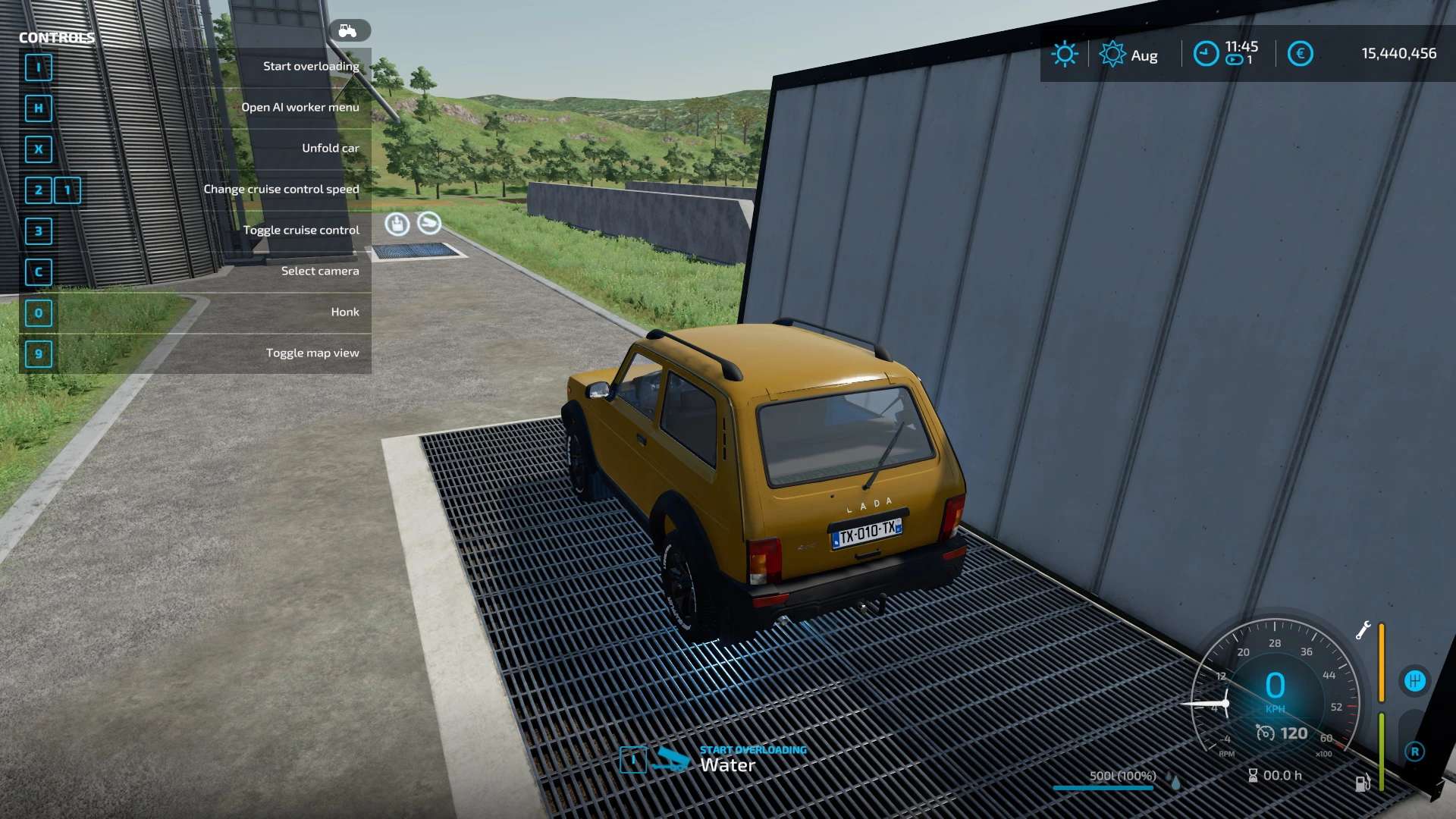Open the weather forecast star icon near Aug
The height and width of the screenshot is (819, 1456).
pos(1112,54)
